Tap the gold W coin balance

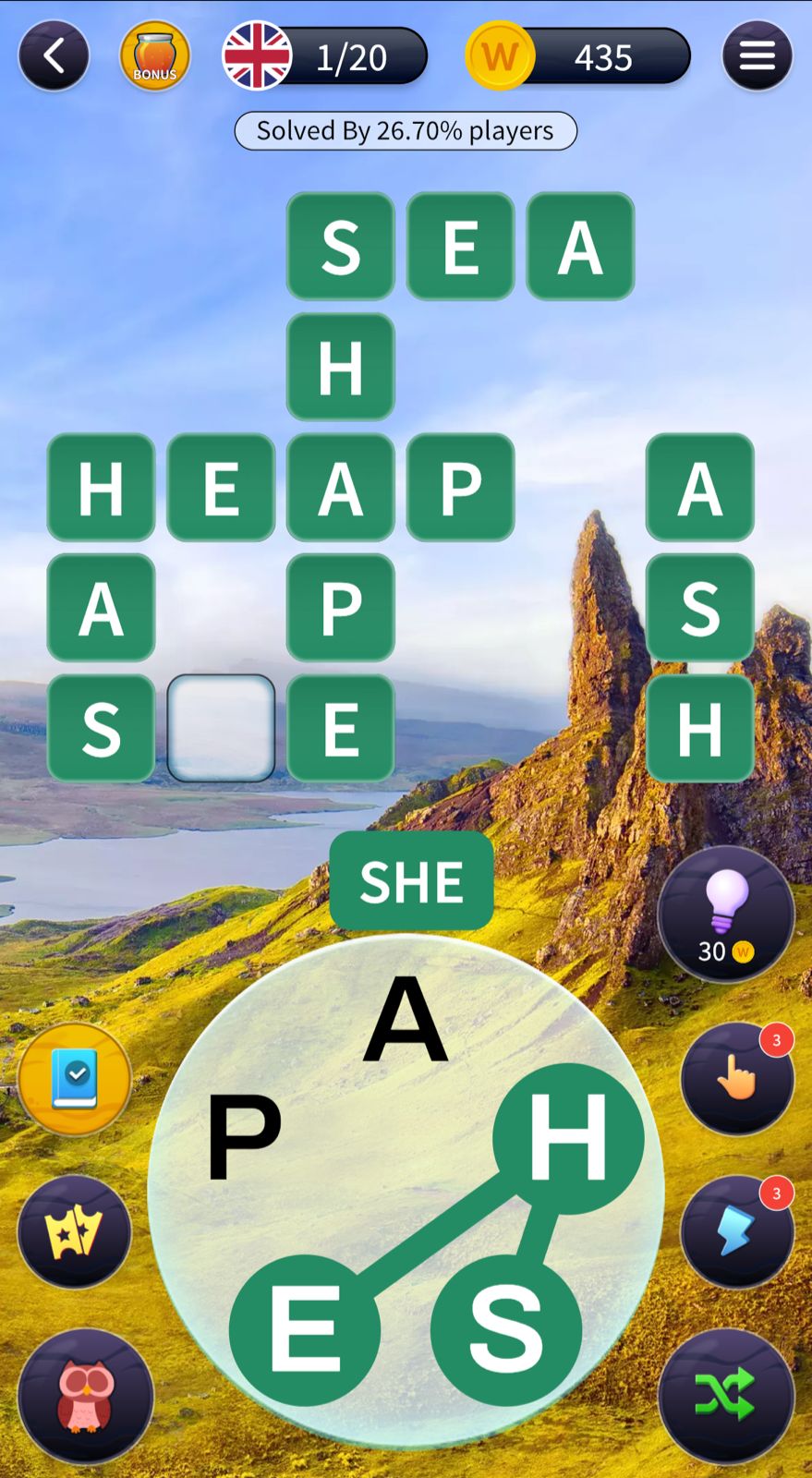tap(500, 56)
